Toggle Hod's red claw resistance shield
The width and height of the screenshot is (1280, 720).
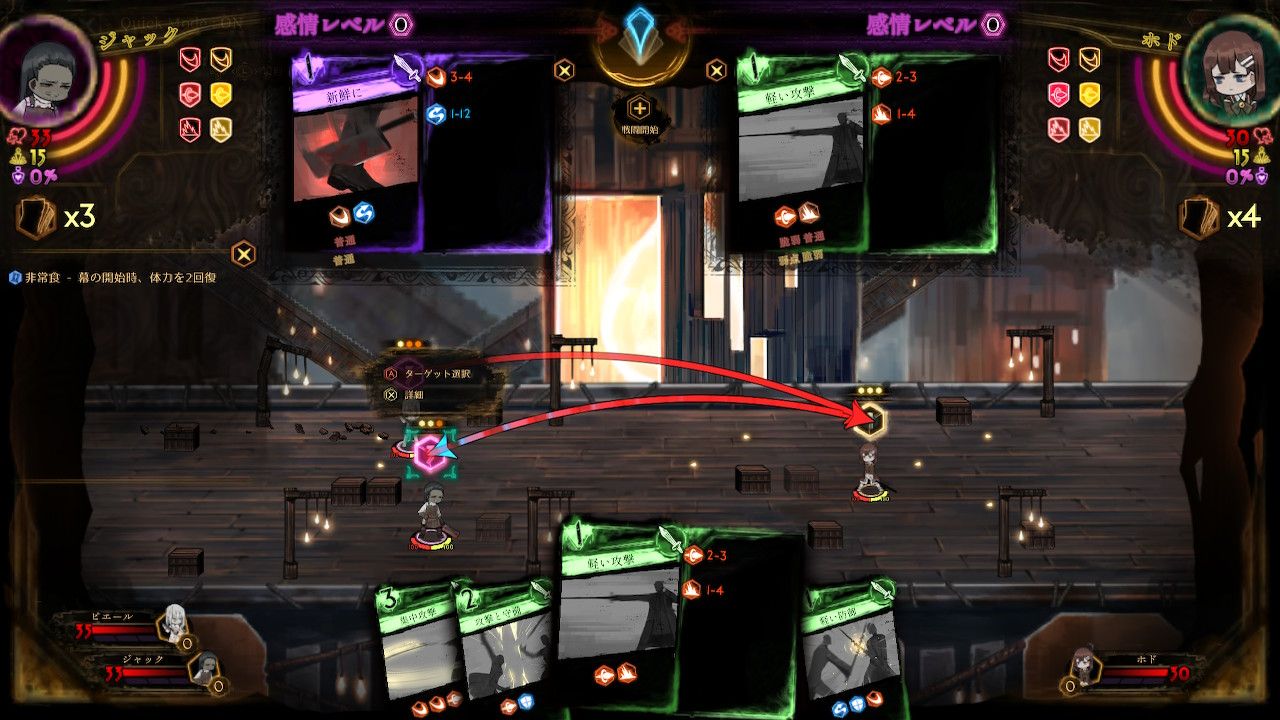coord(1059,59)
